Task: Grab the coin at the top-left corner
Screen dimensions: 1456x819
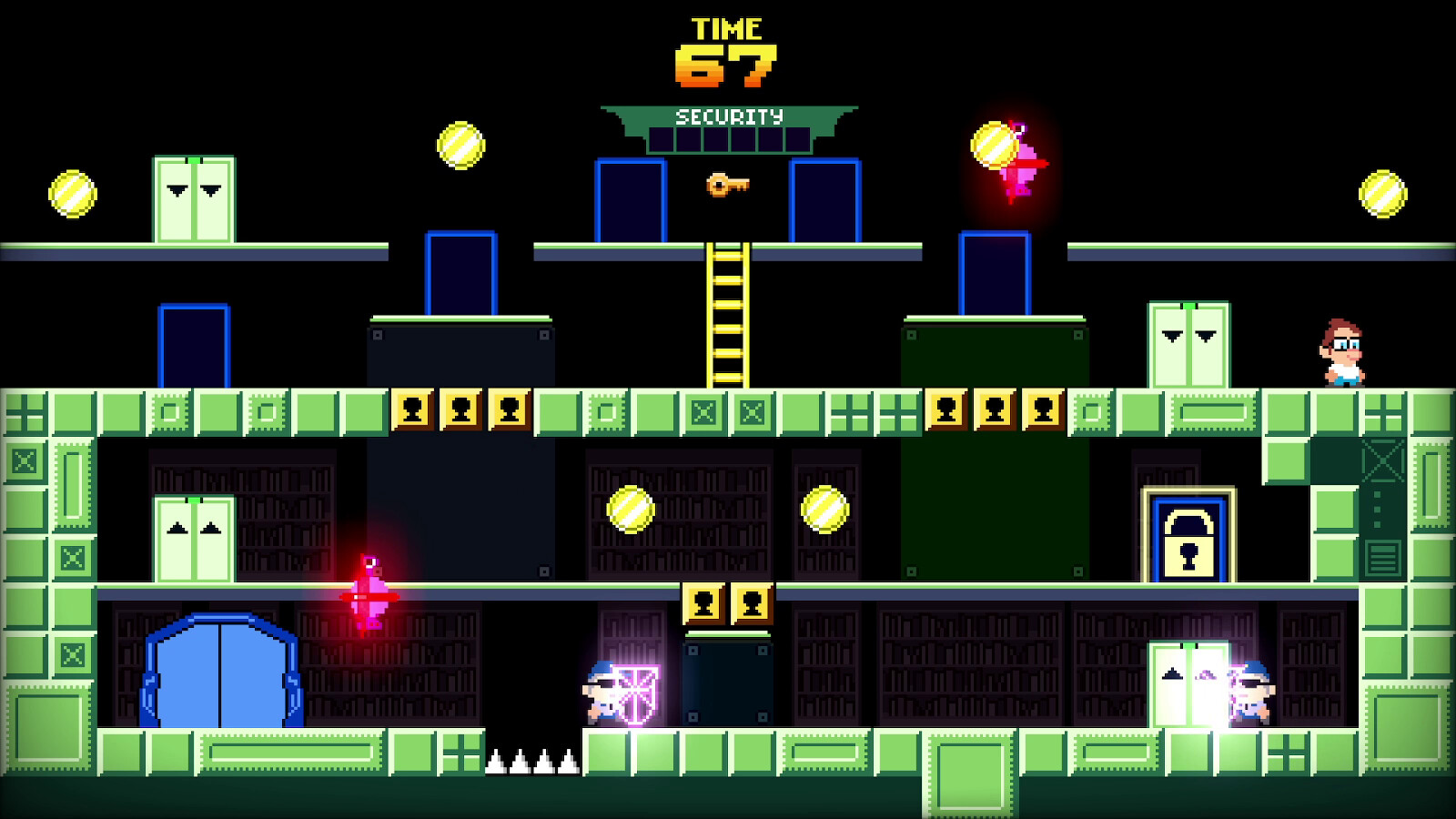Action: click(71, 194)
